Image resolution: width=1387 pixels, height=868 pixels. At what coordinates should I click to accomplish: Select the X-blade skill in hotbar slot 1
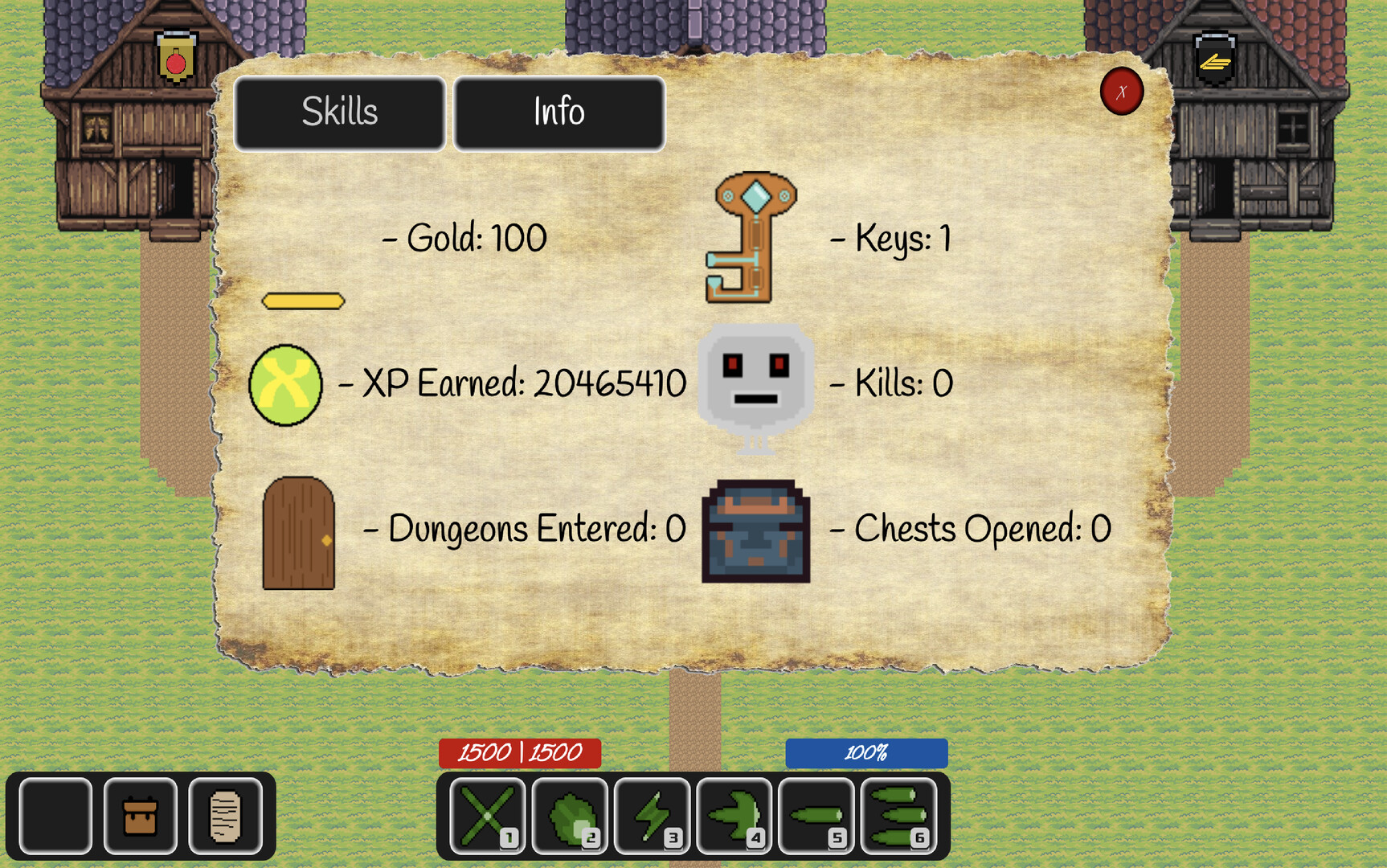(x=485, y=815)
